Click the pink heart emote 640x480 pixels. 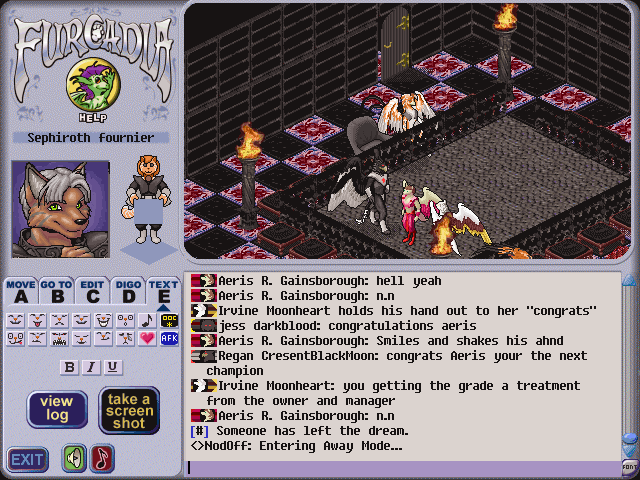[148, 339]
